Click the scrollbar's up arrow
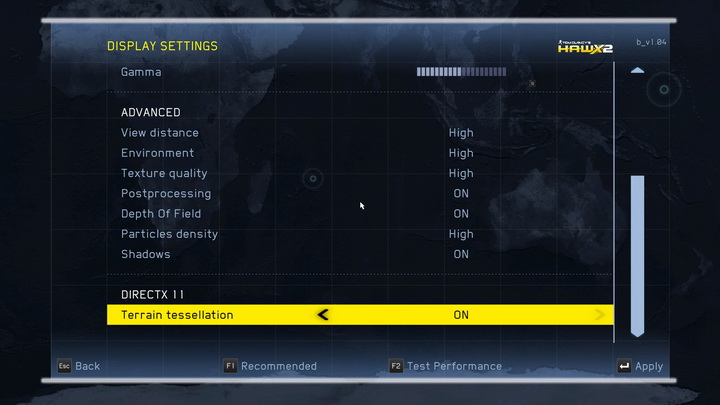This screenshot has width=720, height=405. (x=637, y=71)
